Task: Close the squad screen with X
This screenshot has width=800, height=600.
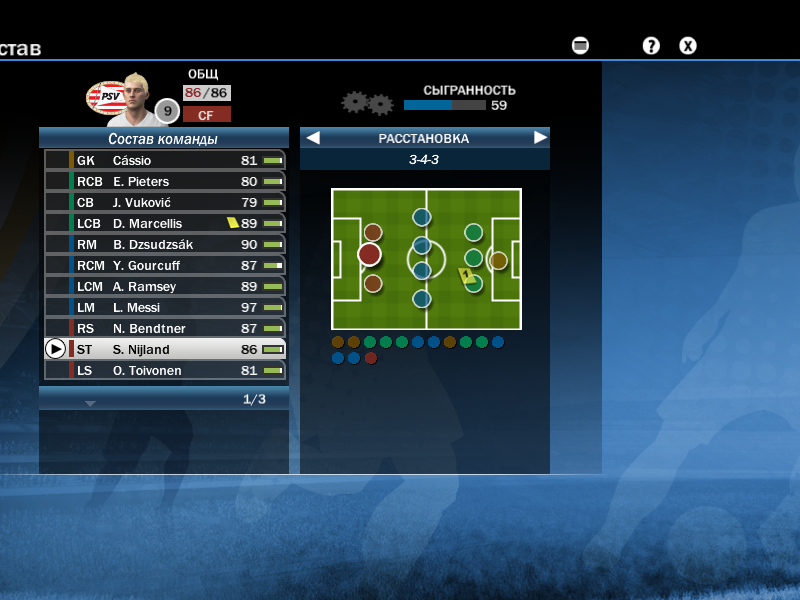Action: pyautogui.click(x=688, y=45)
